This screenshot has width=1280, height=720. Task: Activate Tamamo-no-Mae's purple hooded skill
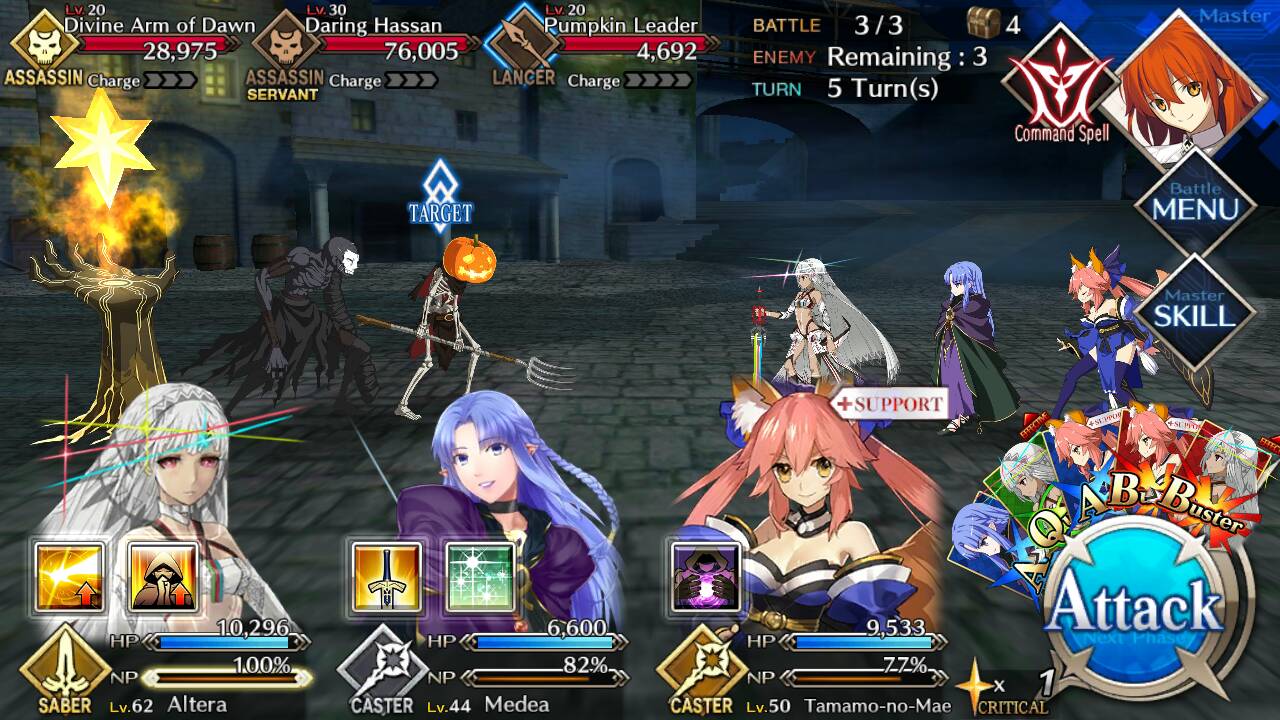[704, 577]
